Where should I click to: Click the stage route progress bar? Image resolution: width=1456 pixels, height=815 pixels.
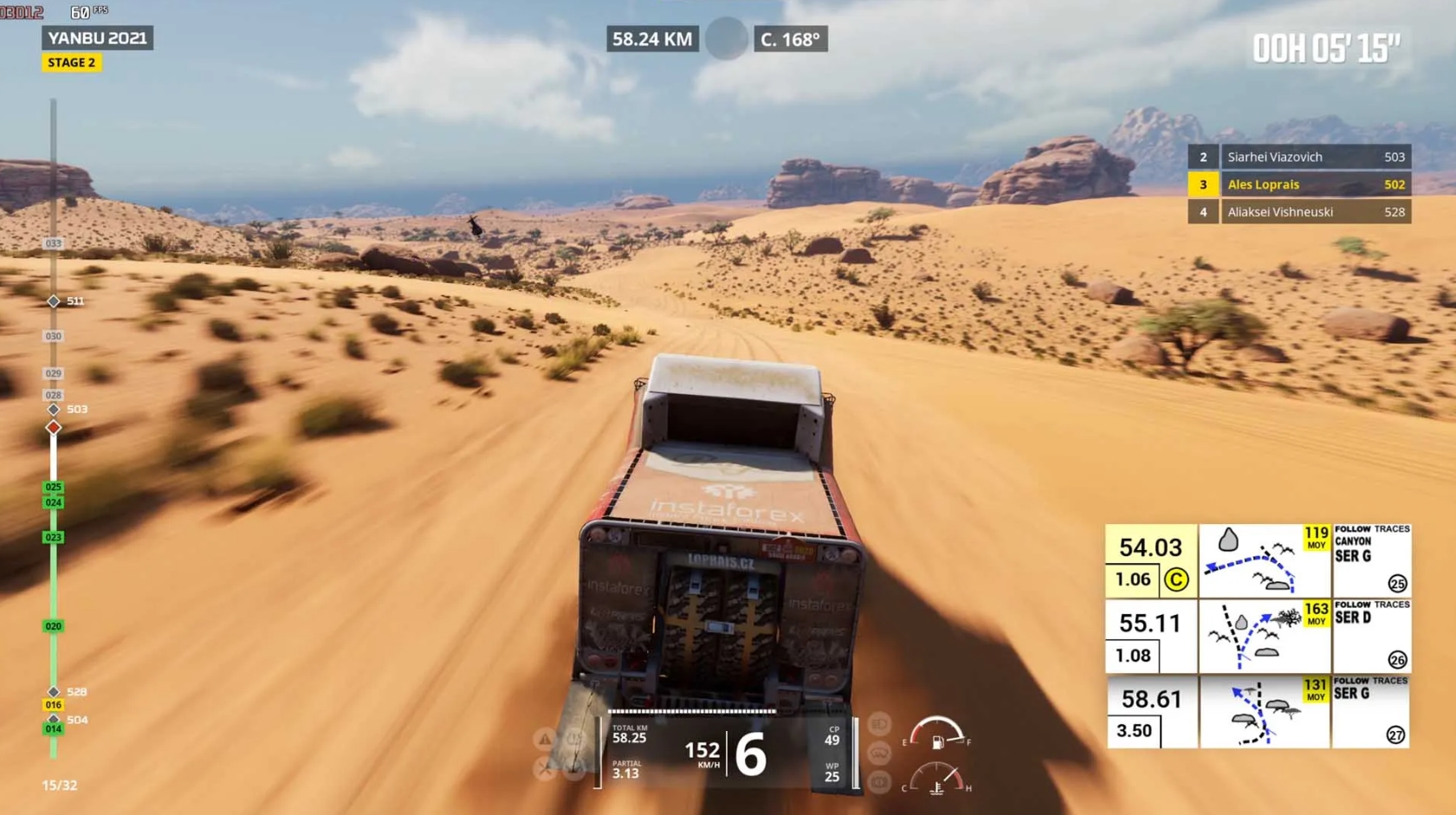click(x=54, y=433)
